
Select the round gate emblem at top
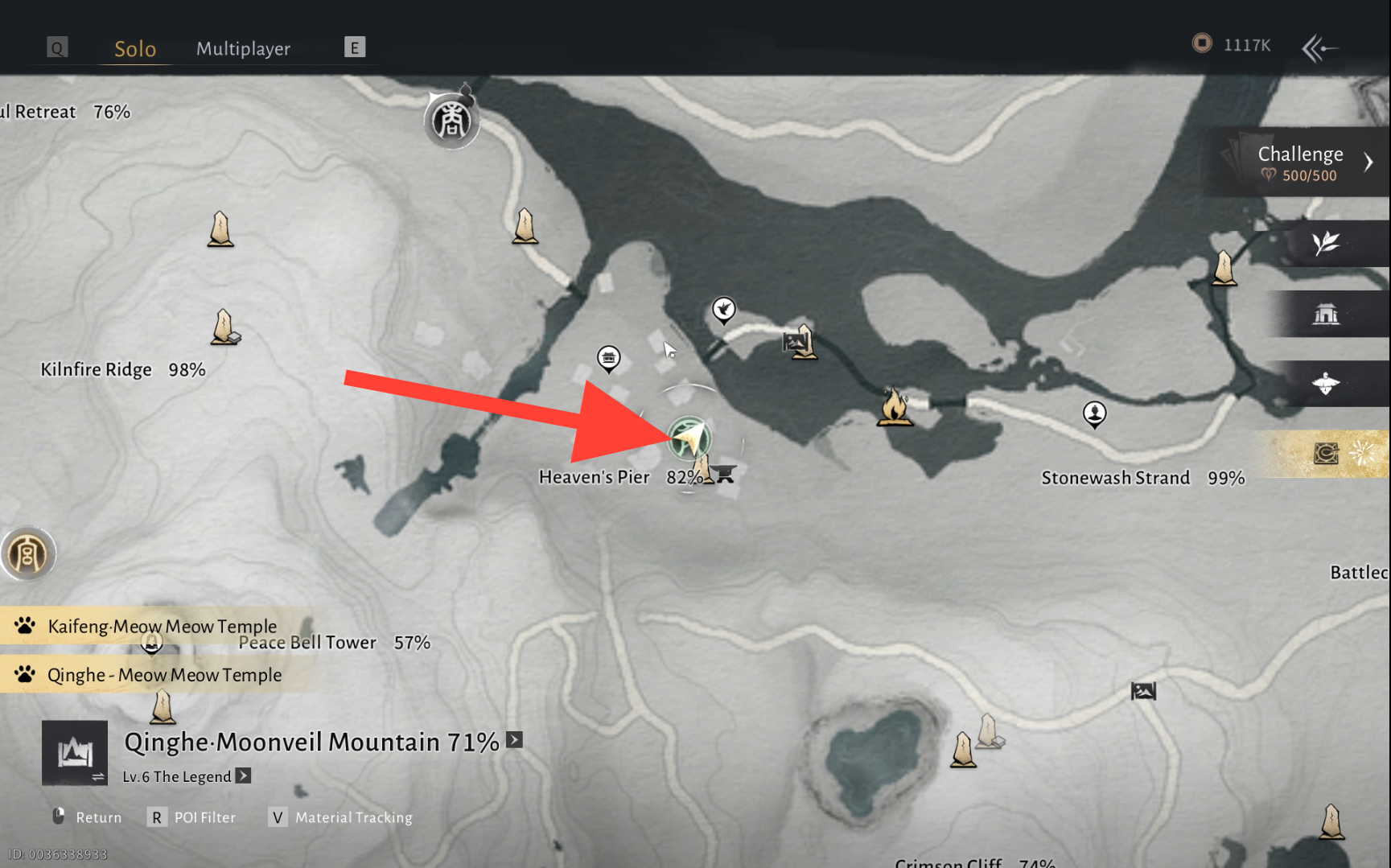(x=451, y=121)
